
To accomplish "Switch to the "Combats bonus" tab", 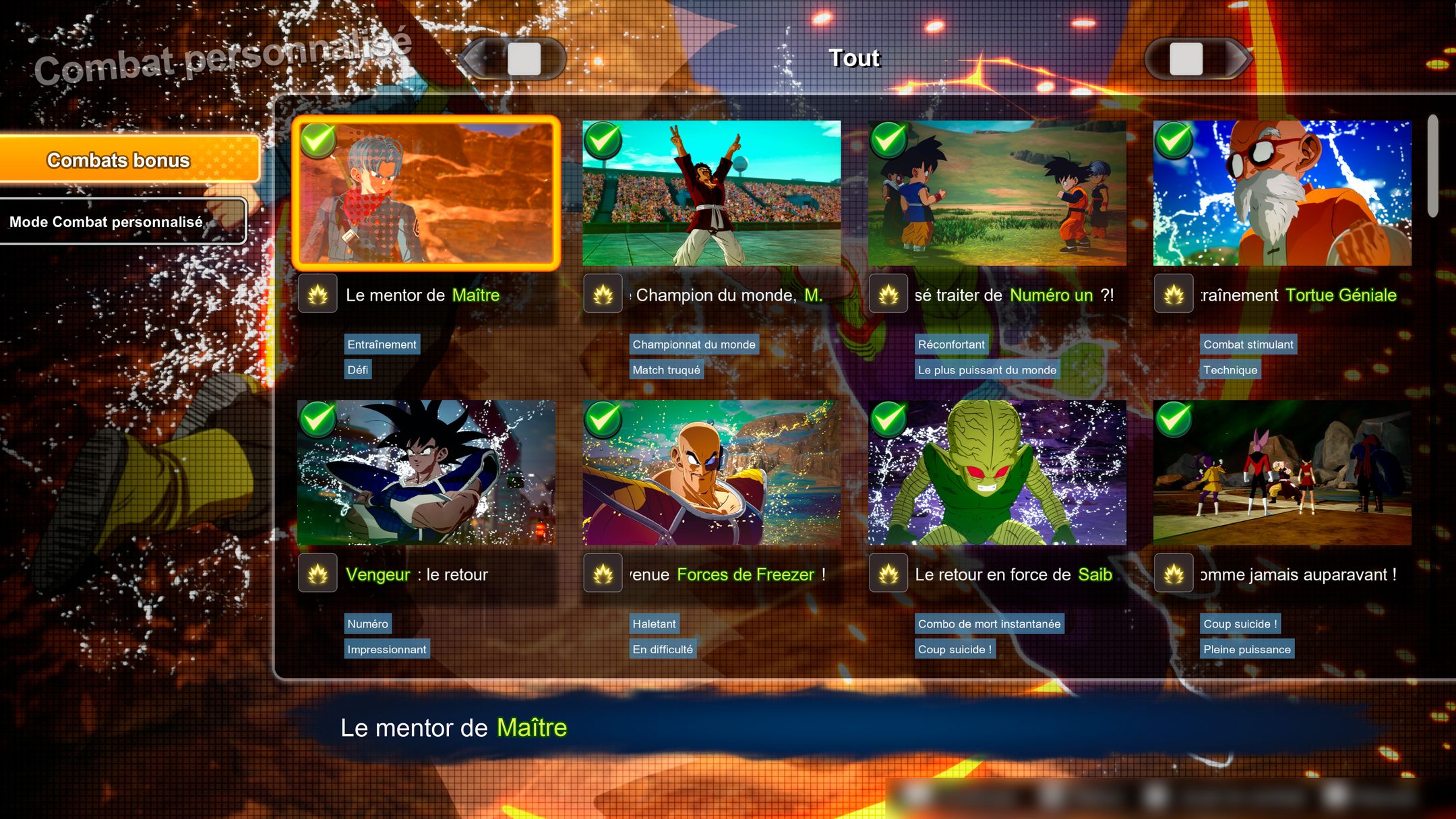I will [128, 160].
